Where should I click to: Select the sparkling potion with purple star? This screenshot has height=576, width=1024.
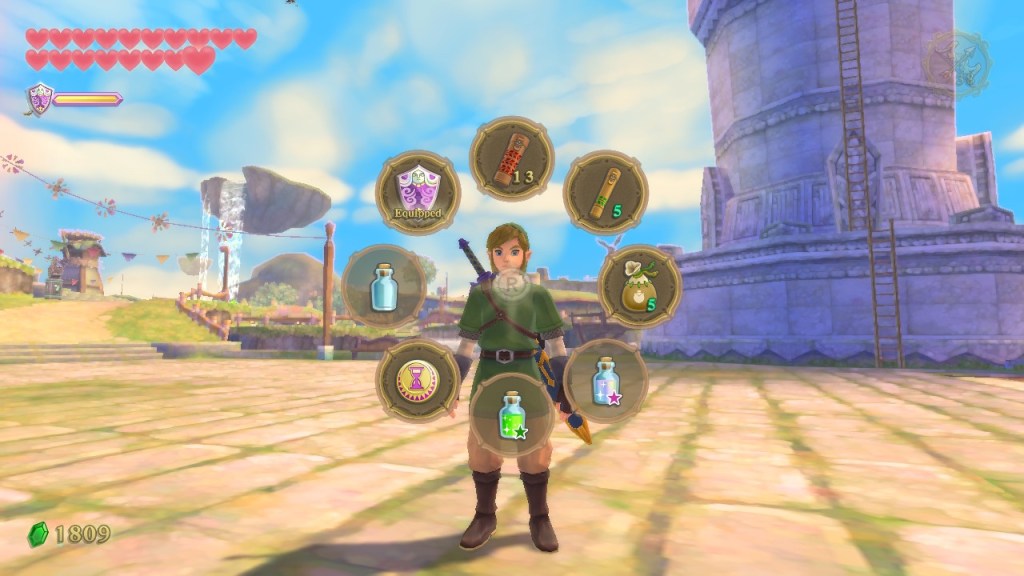click(x=605, y=380)
